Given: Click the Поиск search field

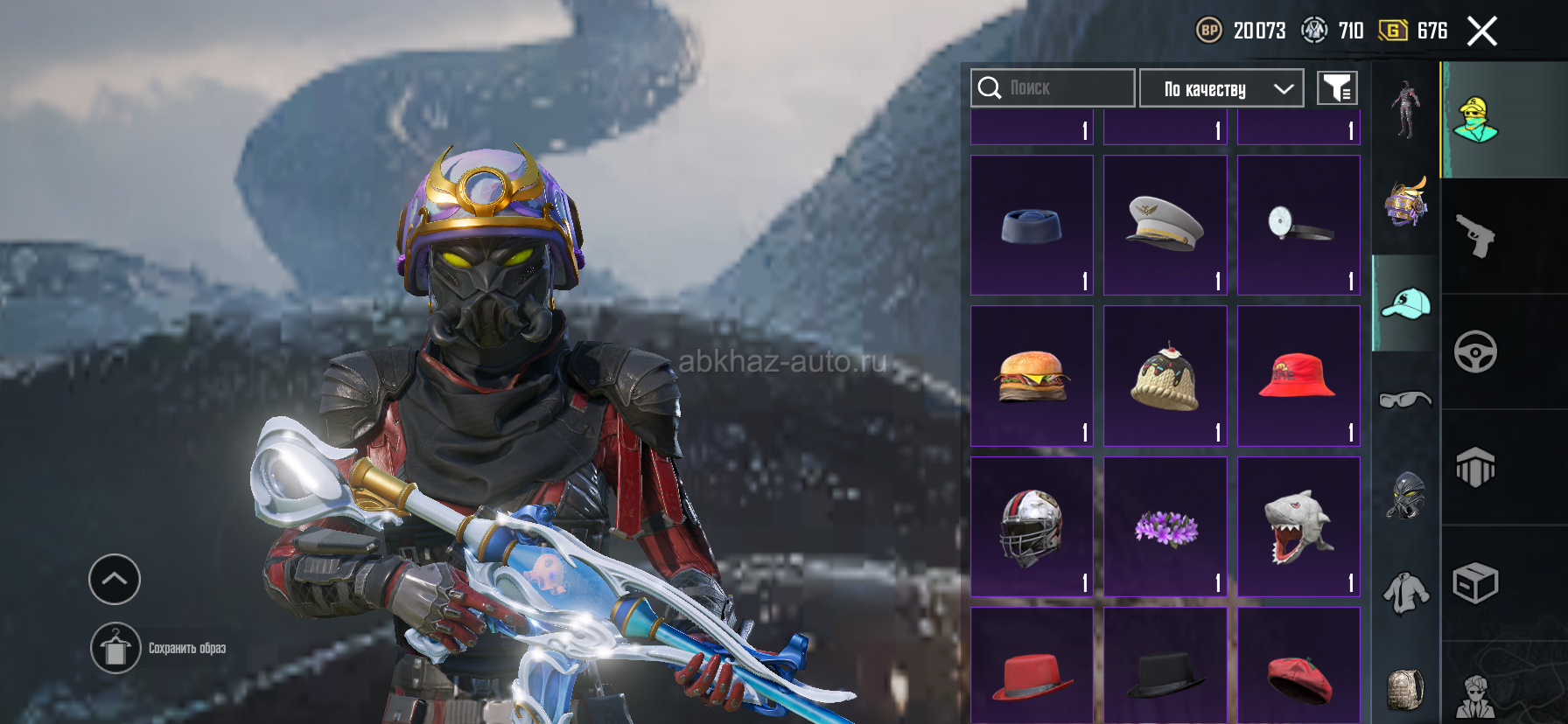Looking at the screenshot, I should click(1053, 88).
